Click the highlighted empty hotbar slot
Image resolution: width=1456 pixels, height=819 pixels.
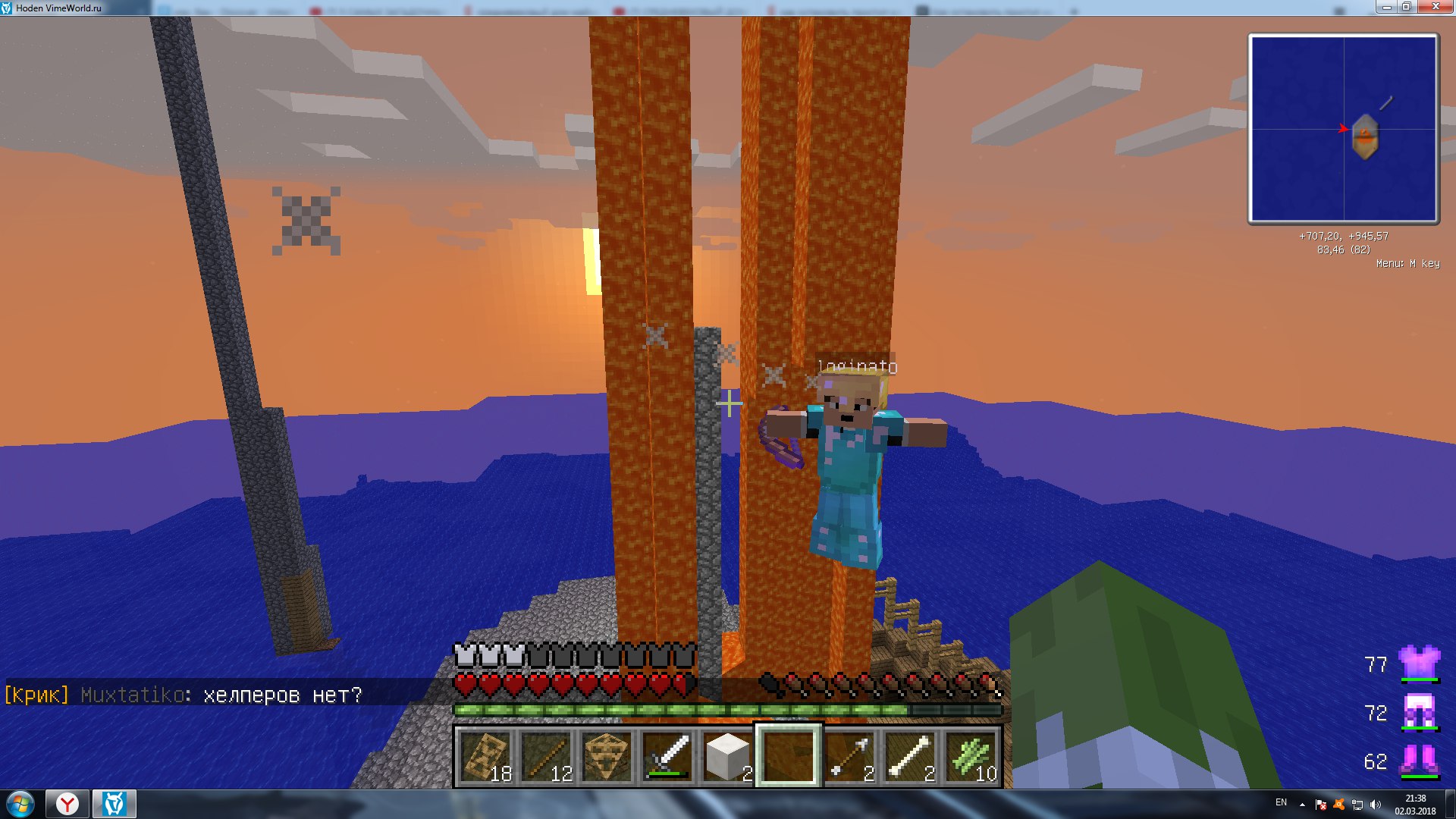(x=789, y=757)
